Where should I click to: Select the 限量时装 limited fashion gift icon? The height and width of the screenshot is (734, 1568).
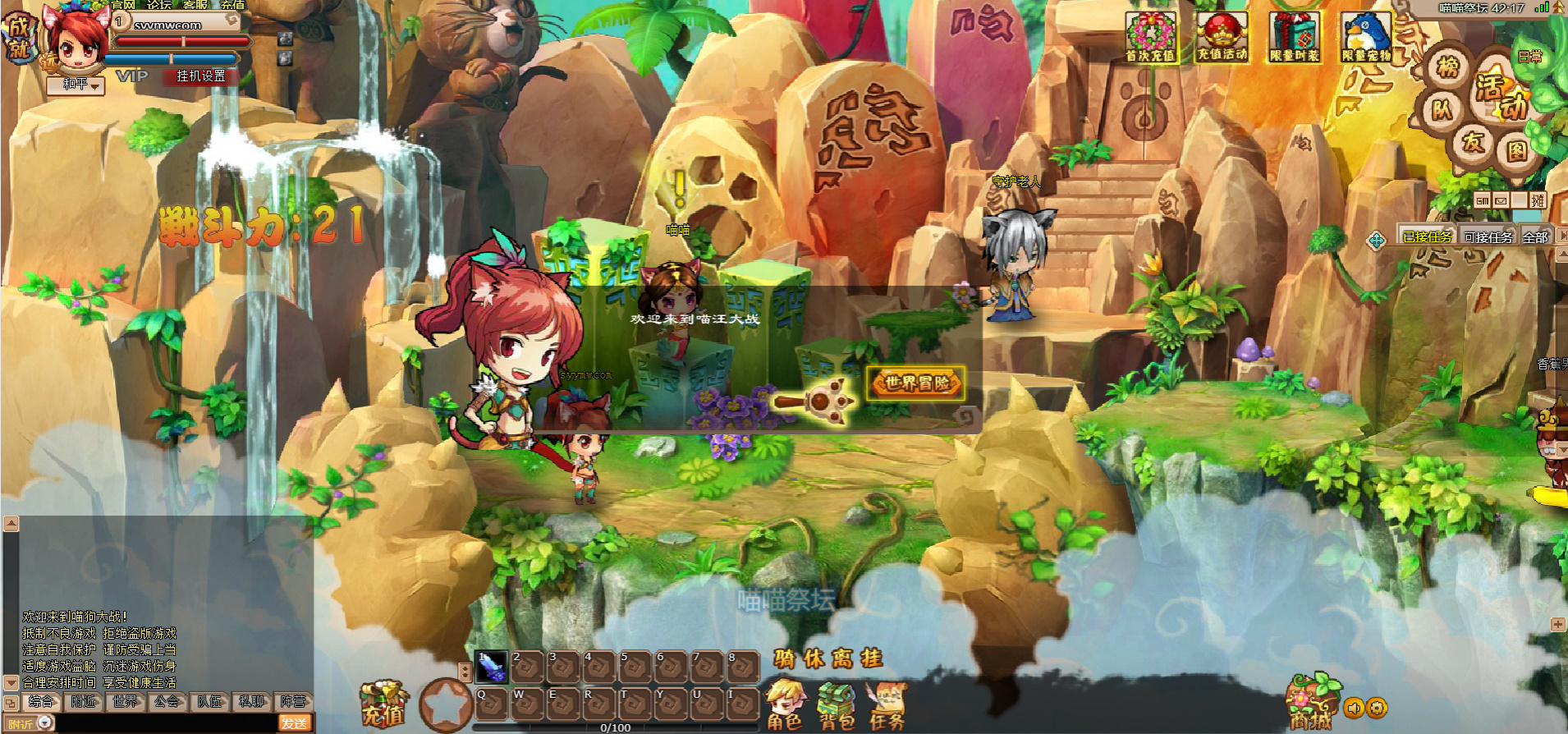pyautogui.click(x=1294, y=38)
